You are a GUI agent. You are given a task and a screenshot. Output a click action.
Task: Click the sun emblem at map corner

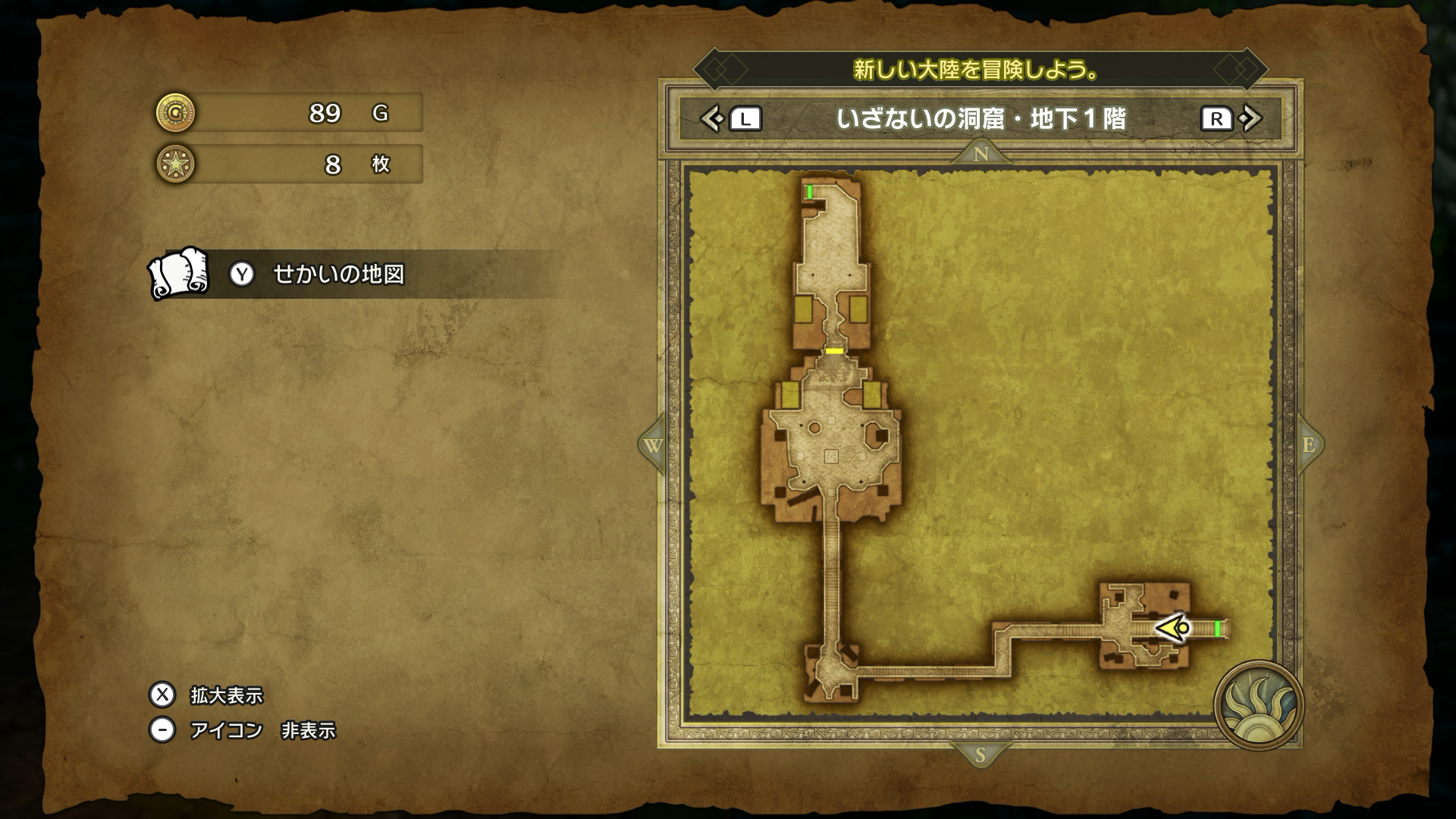1258,705
